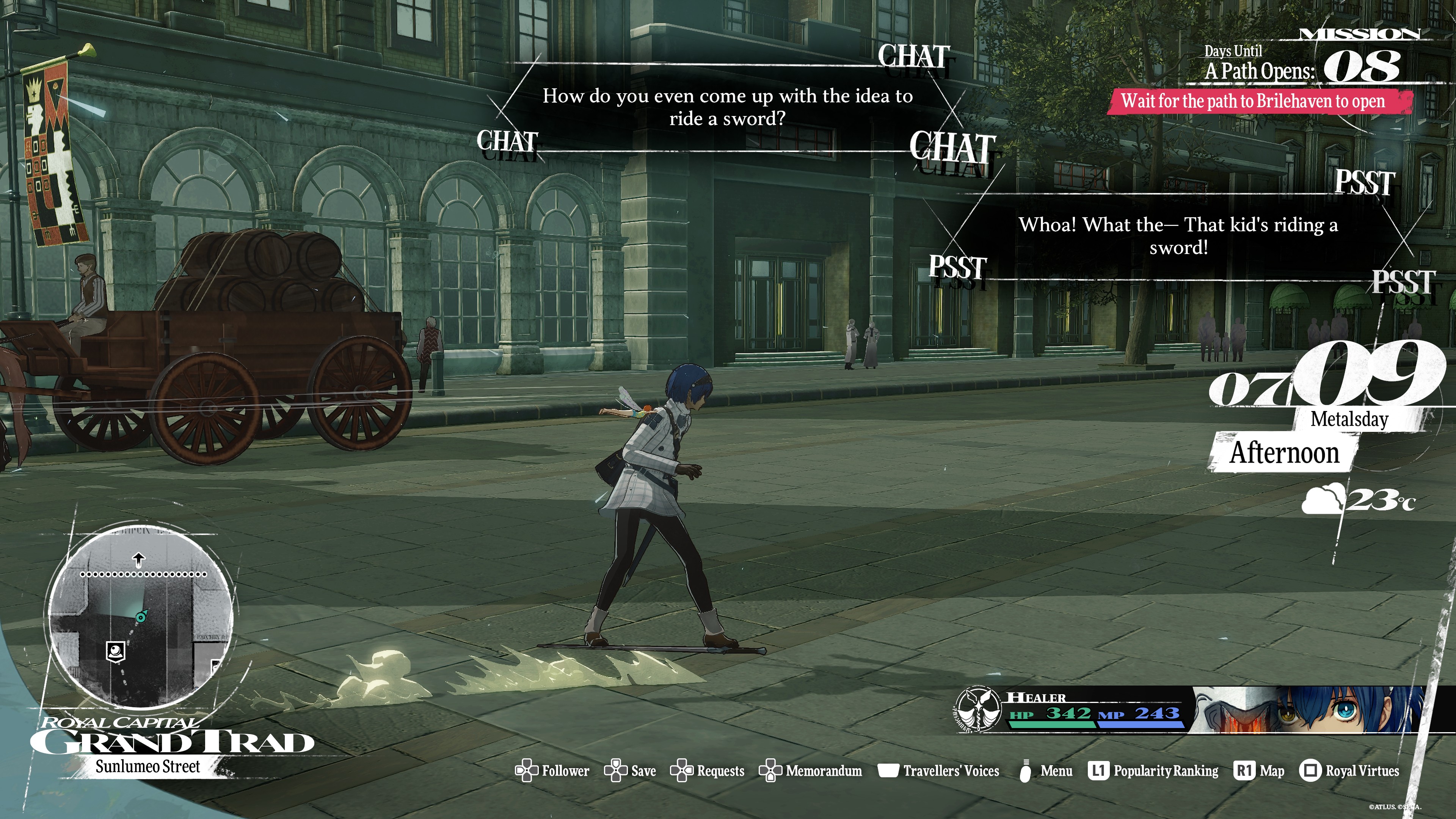Show the Popularity Ranking
The image size is (1456, 819).
[x=1153, y=771]
